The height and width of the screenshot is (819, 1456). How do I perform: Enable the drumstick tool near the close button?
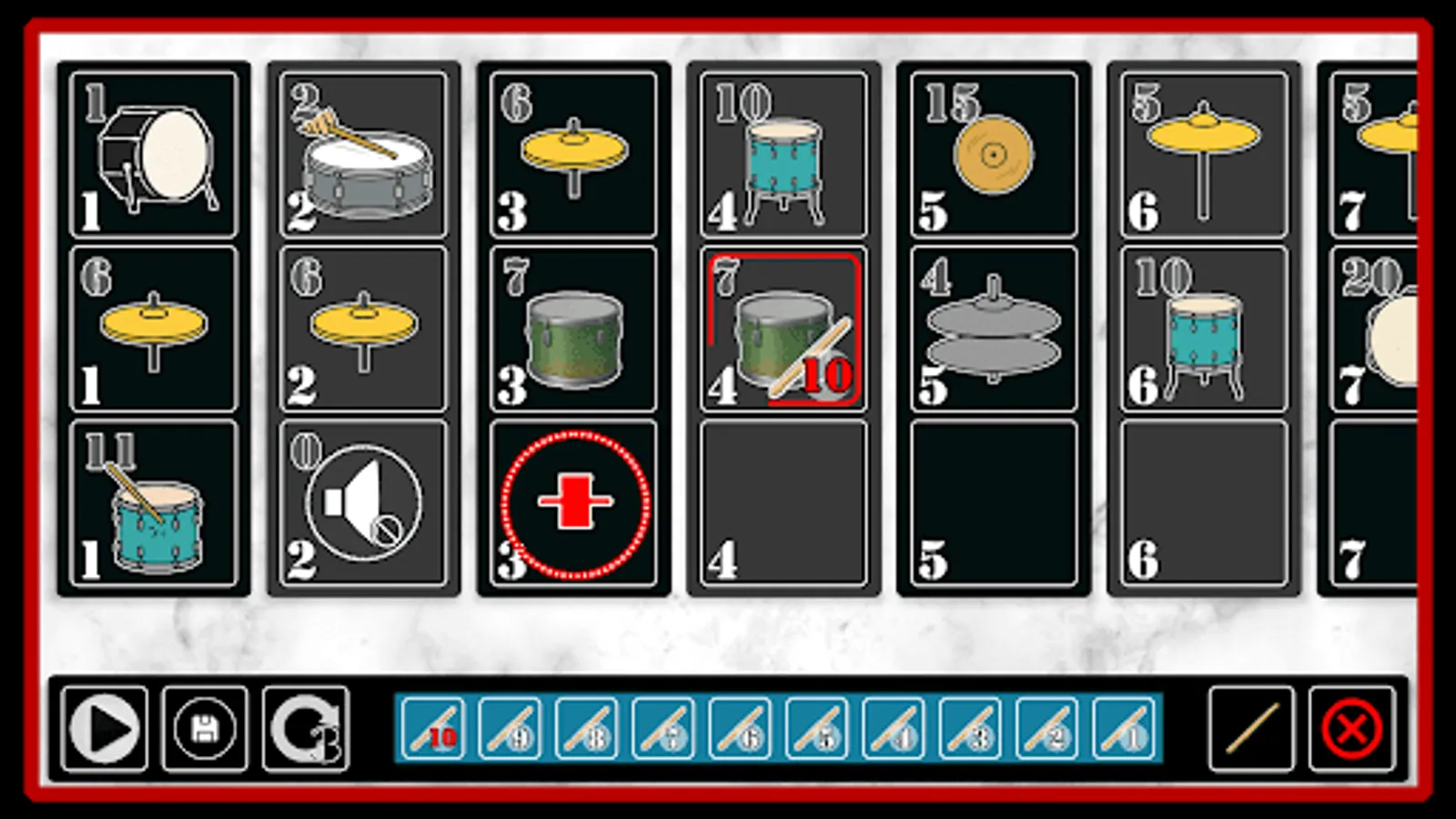pos(1246,728)
